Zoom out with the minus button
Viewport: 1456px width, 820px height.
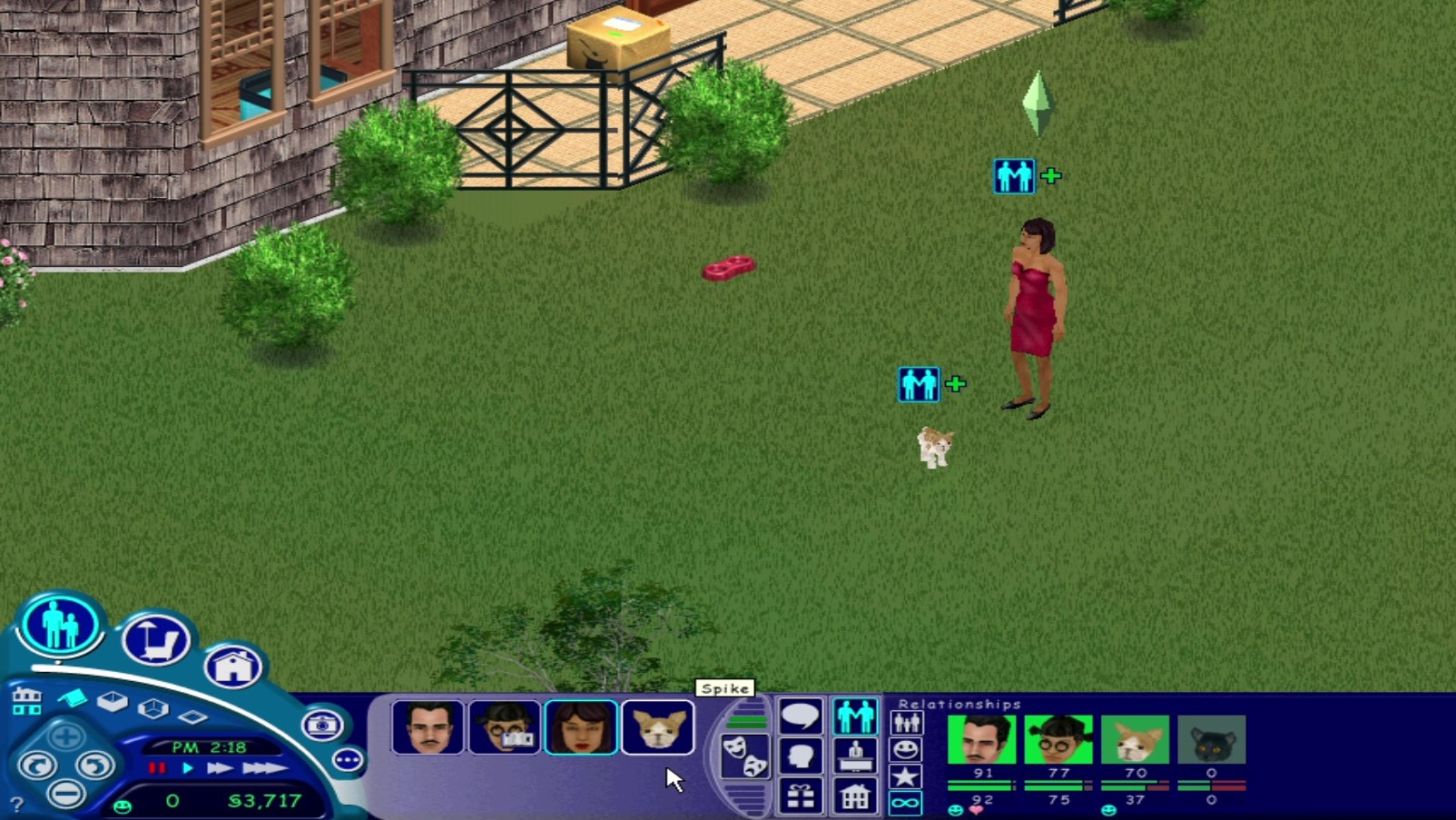point(65,794)
